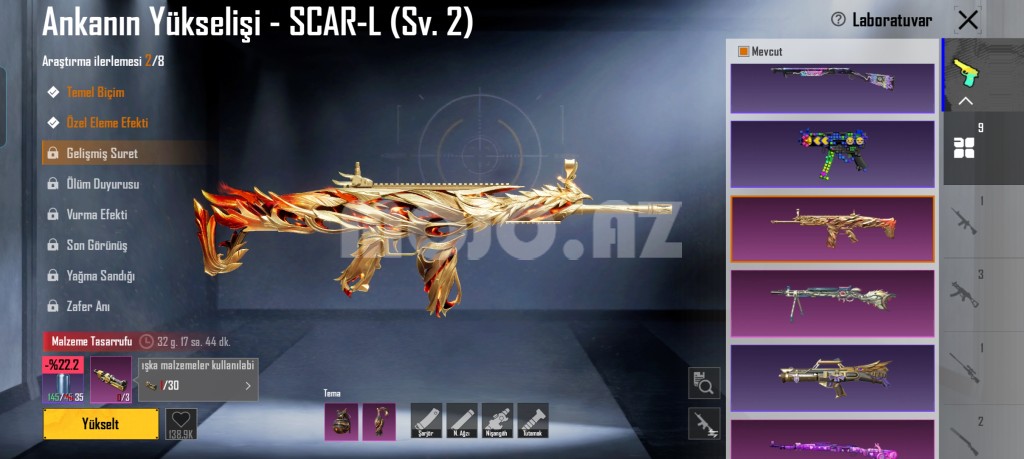Open the Laboratuvar help info

[x=838, y=20]
